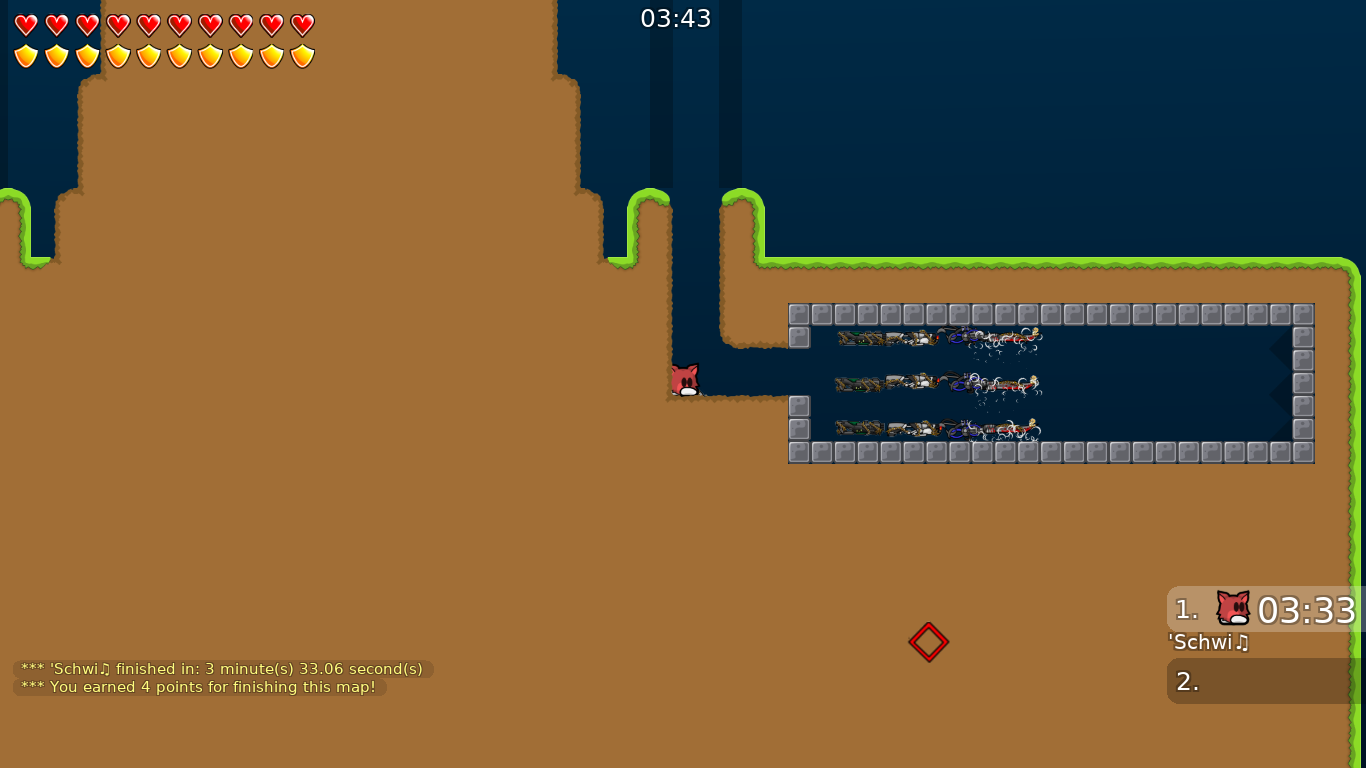Click the rightmost armor shield icon
This screenshot has height=768, width=1366.
pyautogui.click(x=301, y=55)
